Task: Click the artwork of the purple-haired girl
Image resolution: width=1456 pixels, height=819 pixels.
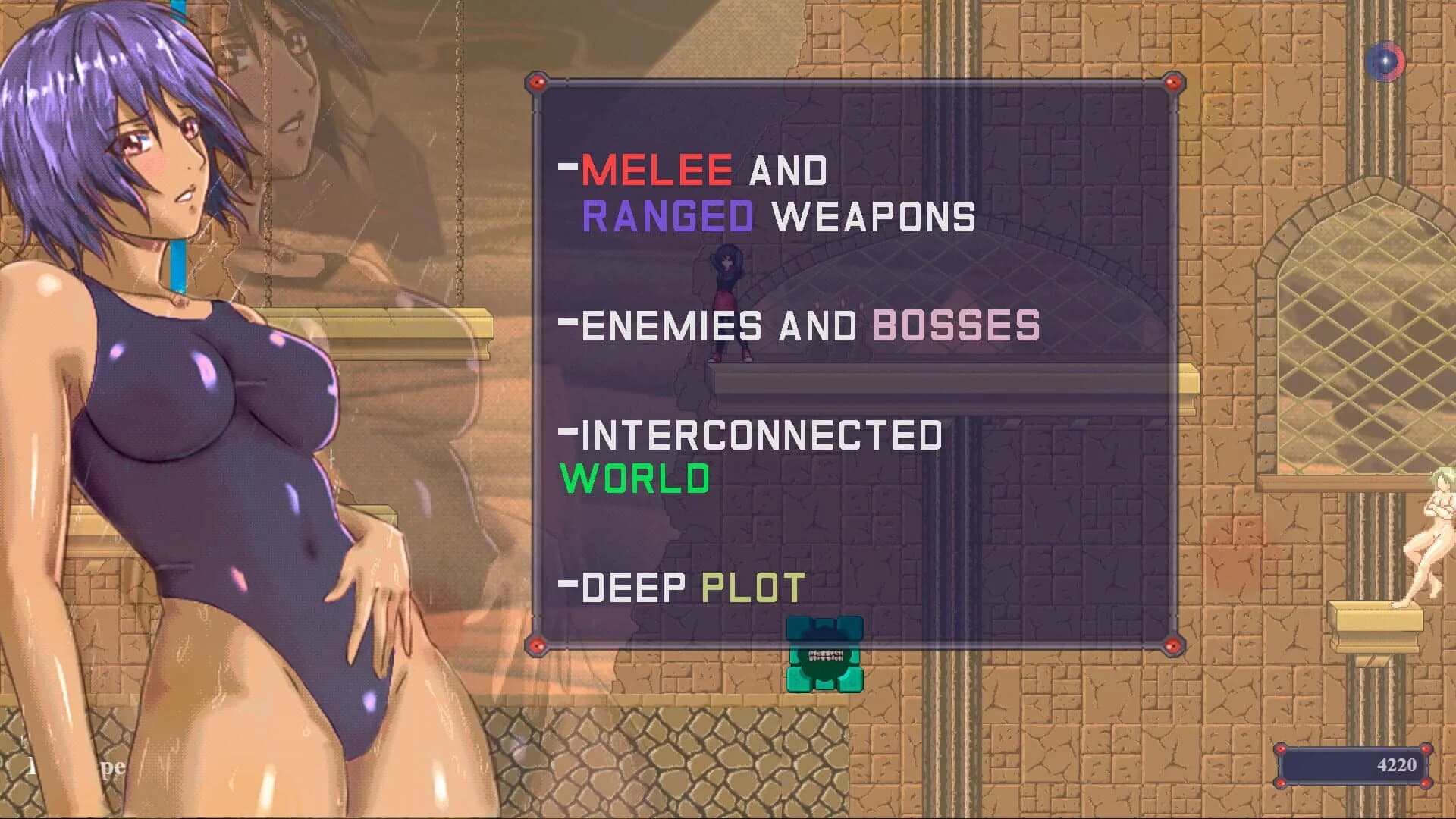Action: (x=212, y=379)
